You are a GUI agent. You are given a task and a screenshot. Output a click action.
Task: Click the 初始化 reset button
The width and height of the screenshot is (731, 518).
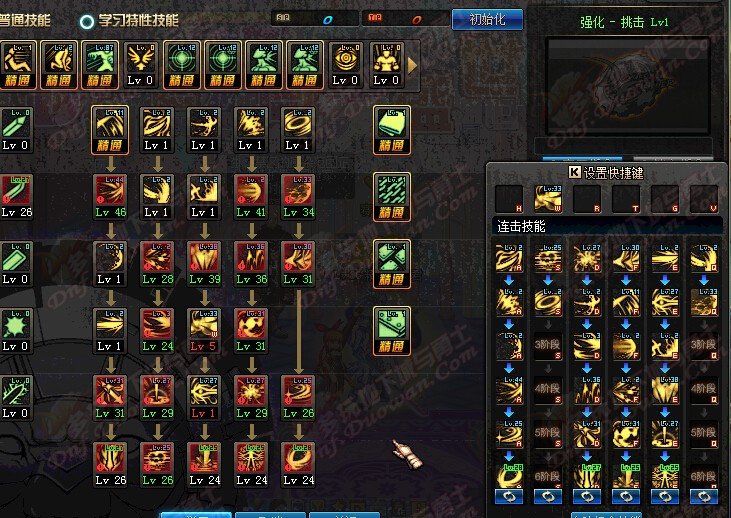tap(487, 19)
